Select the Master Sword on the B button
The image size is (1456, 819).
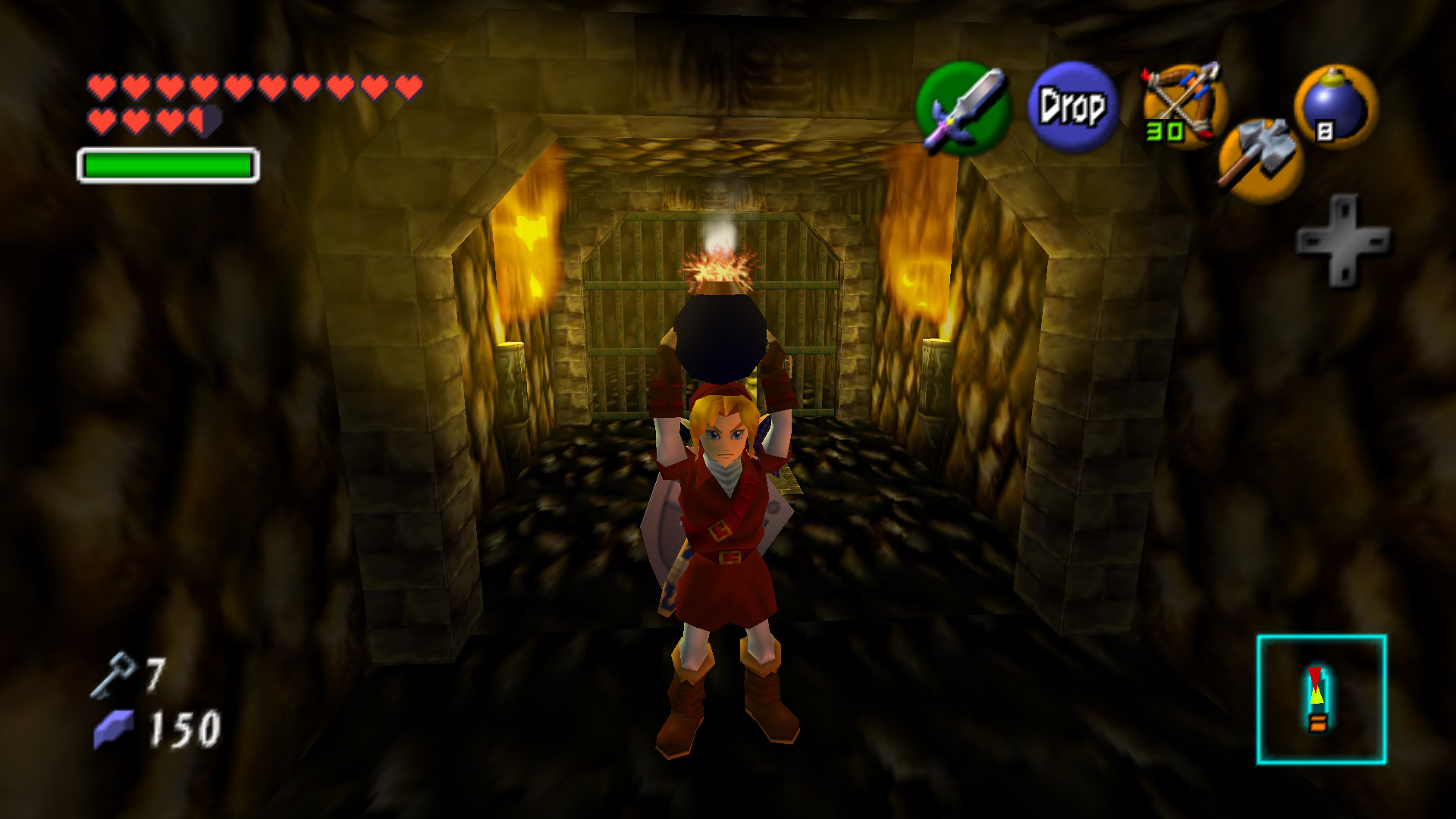click(962, 110)
